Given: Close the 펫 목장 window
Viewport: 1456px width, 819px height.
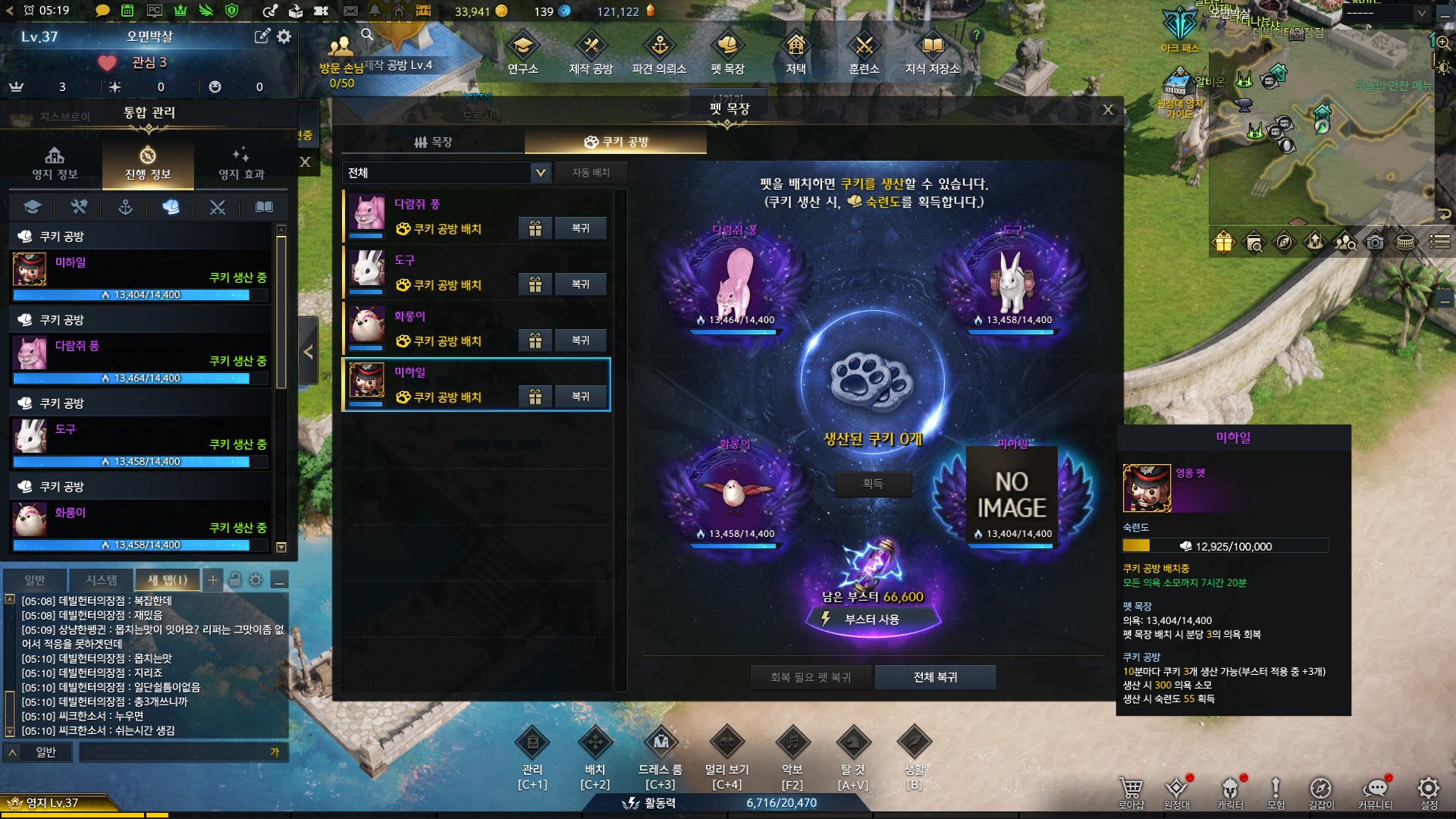Looking at the screenshot, I should pos(1108,110).
